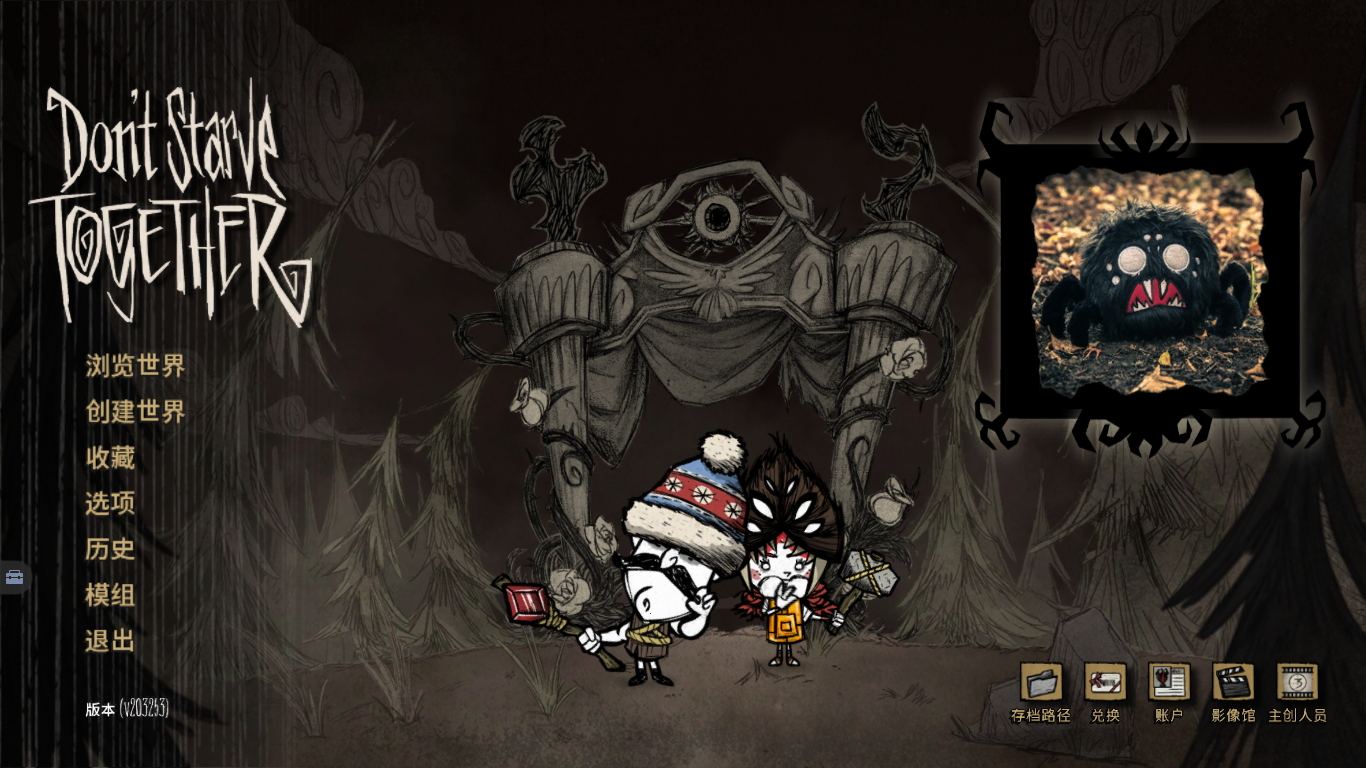This screenshot has width=1366, height=768.
Task: Open the 收藏 collection menu
Action: point(110,458)
